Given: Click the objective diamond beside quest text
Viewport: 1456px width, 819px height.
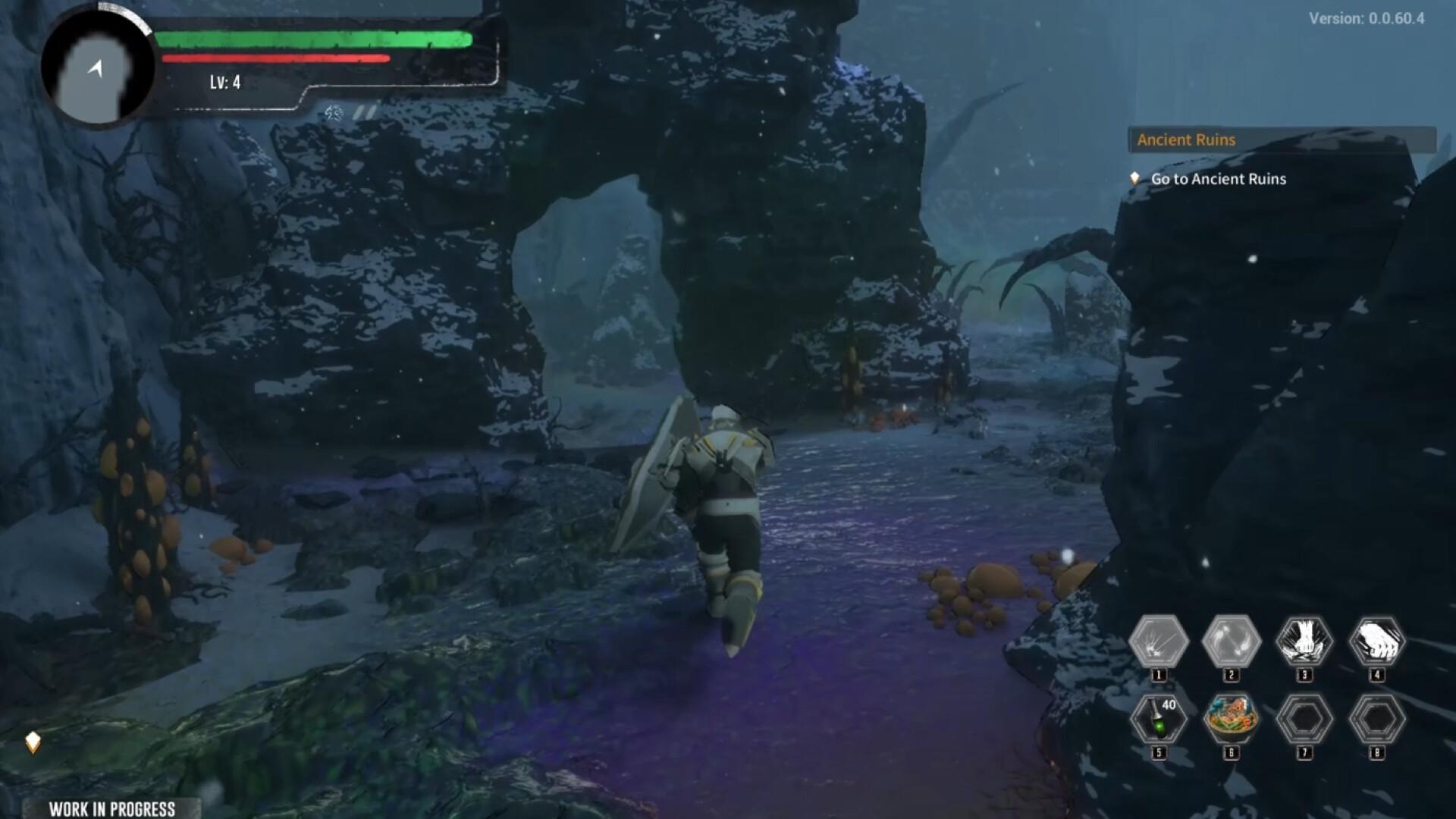Looking at the screenshot, I should click(x=1134, y=179).
